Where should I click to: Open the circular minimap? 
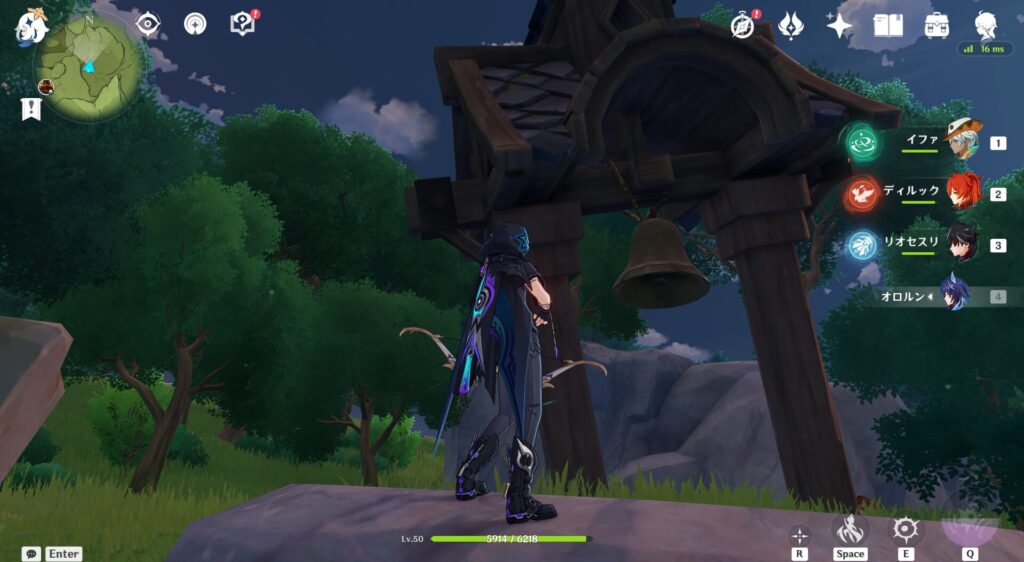coord(88,68)
